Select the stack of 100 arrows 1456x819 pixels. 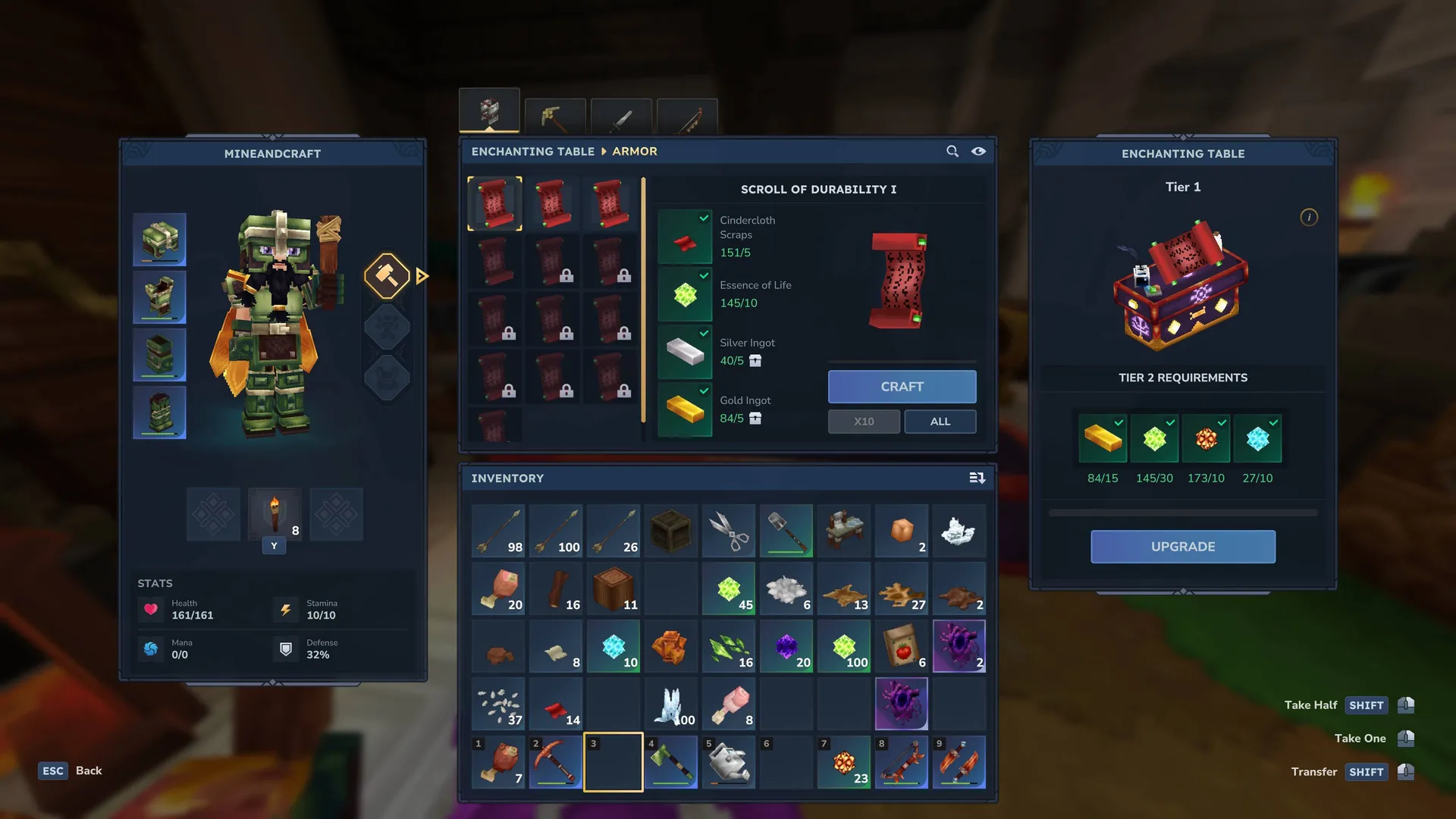[556, 531]
